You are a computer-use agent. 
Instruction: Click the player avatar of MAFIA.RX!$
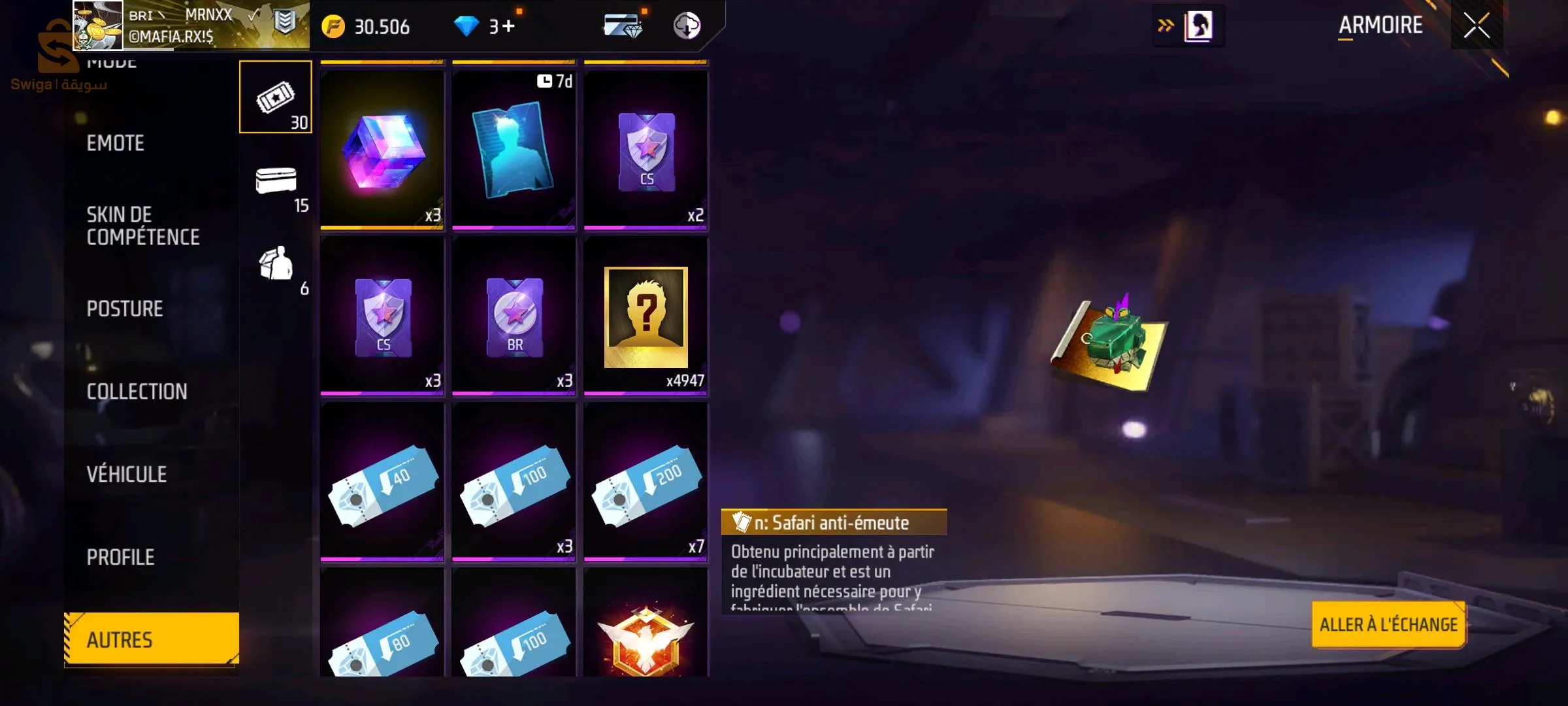pos(97,27)
